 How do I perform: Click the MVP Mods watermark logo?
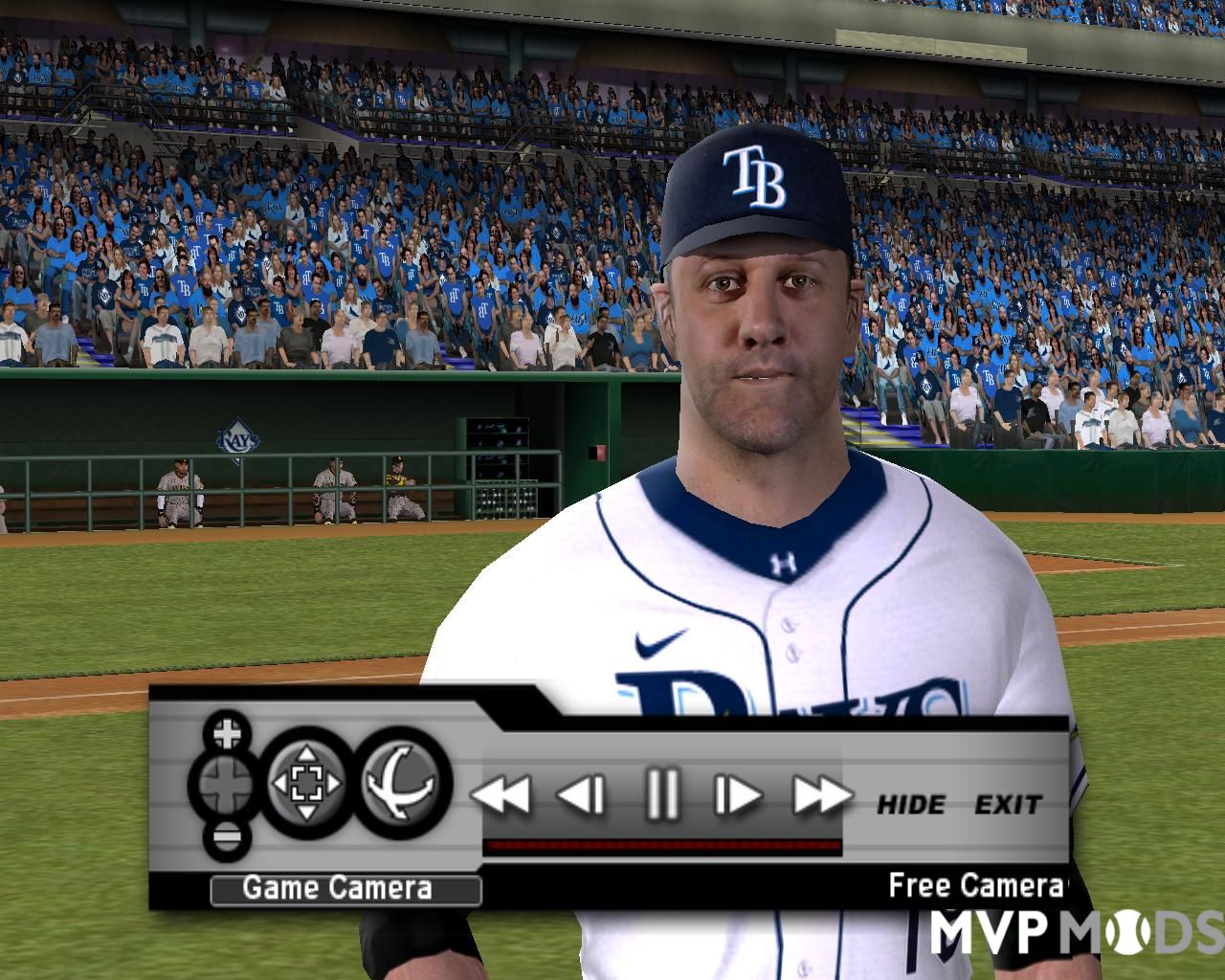[1072, 933]
